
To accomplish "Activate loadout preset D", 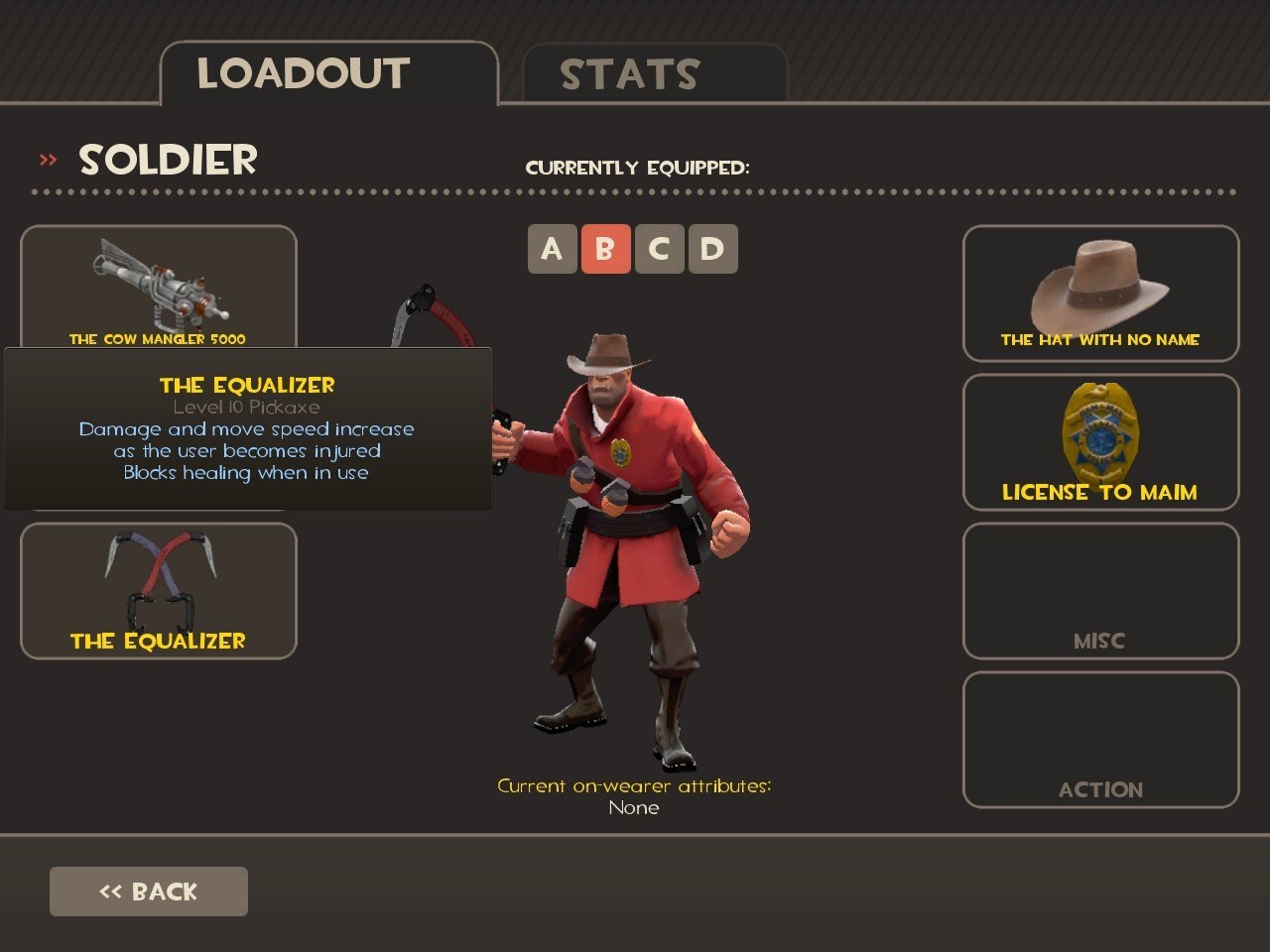I will pyautogui.click(x=712, y=249).
